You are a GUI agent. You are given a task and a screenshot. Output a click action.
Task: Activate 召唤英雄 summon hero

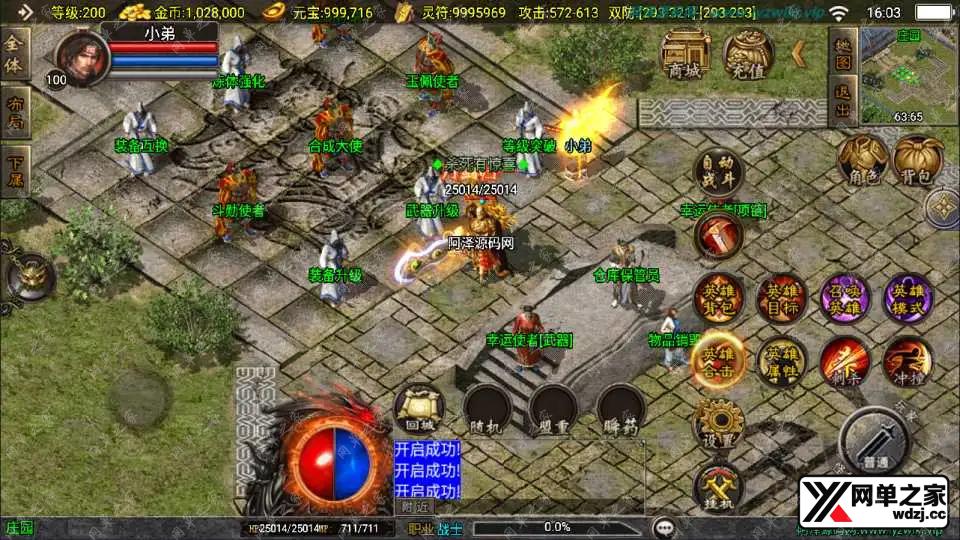click(845, 299)
